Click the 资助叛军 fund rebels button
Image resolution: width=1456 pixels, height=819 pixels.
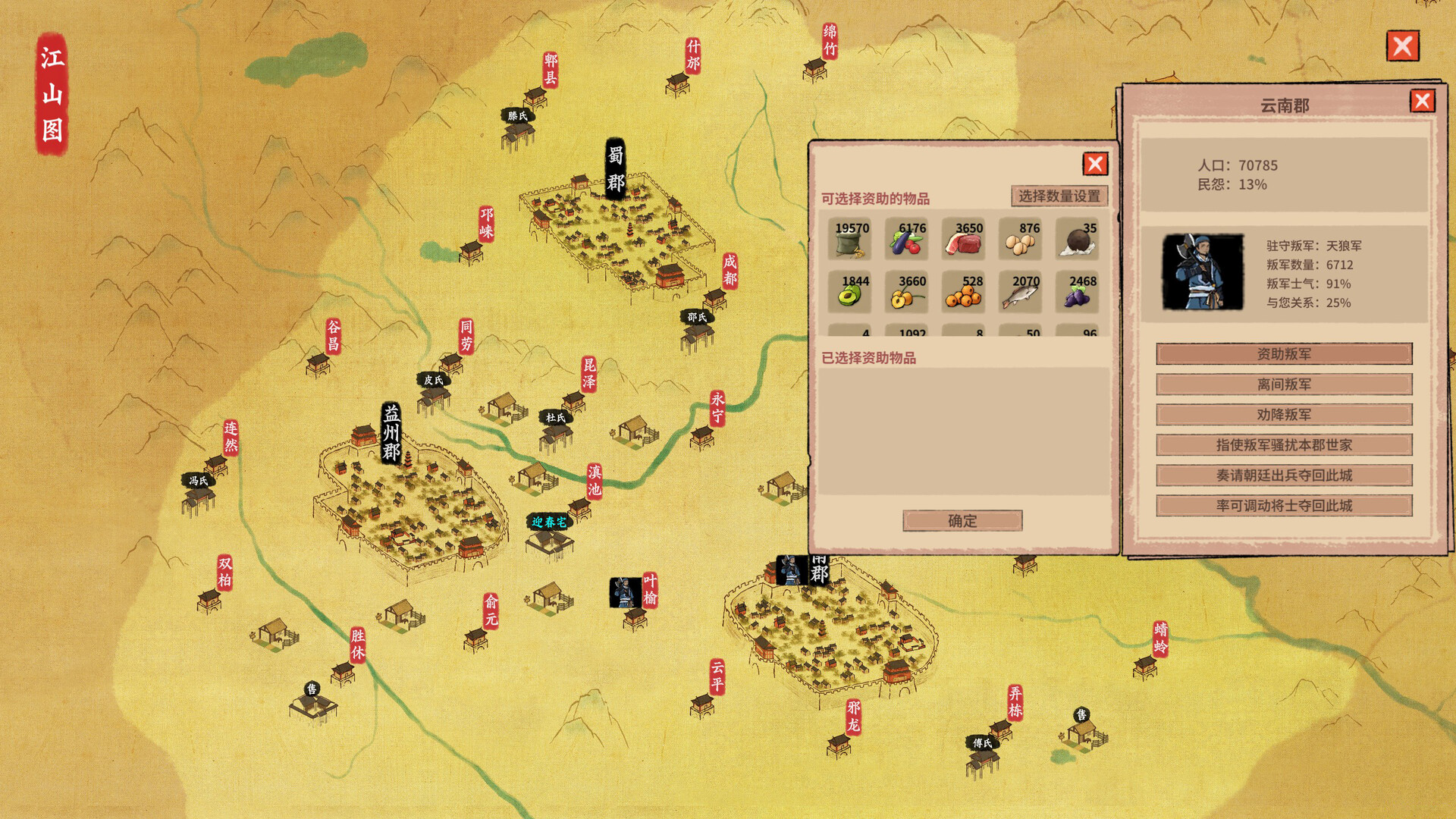[1284, 353]
